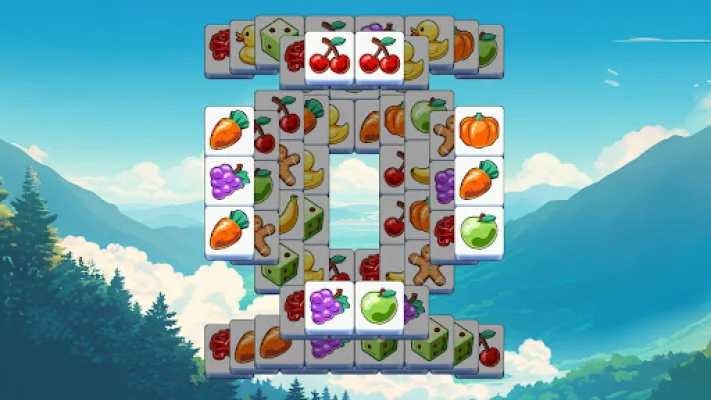Select the bright pumpkin tile
Image resolution: width=711 pixels, height=400 pixels.
tap(478, 131)
